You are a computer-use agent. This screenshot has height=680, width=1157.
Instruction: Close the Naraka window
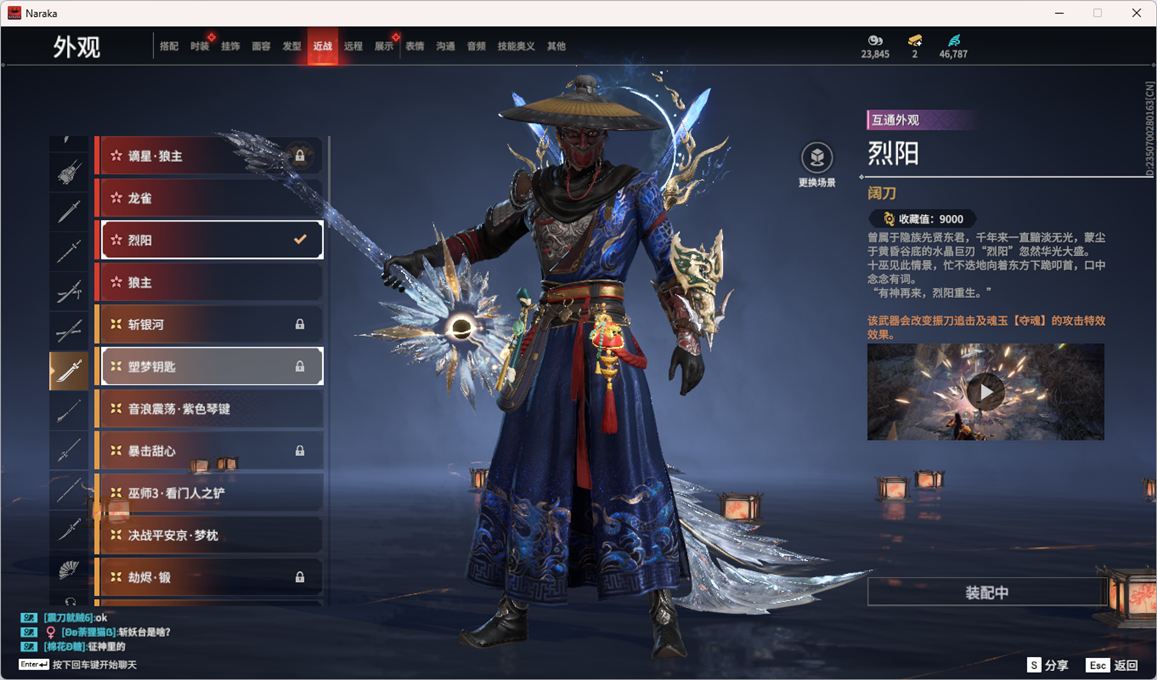(1136, 13)
